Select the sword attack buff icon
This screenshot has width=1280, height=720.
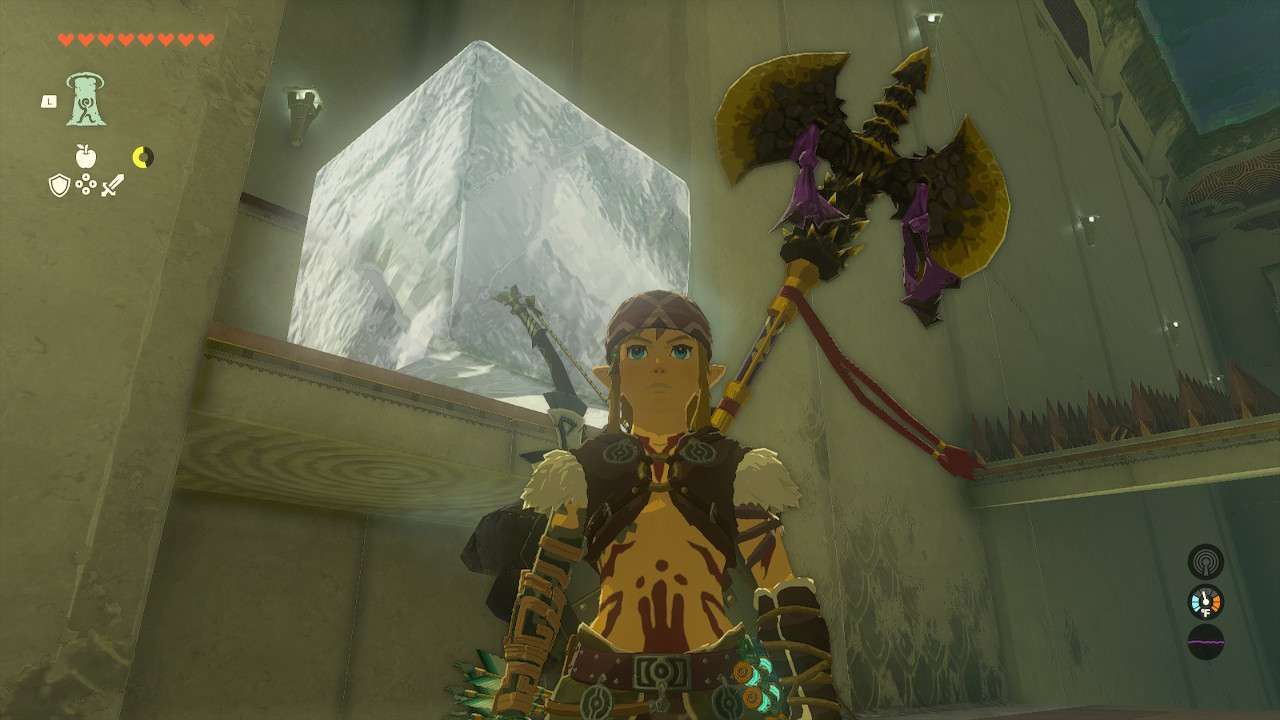[113, 186]
